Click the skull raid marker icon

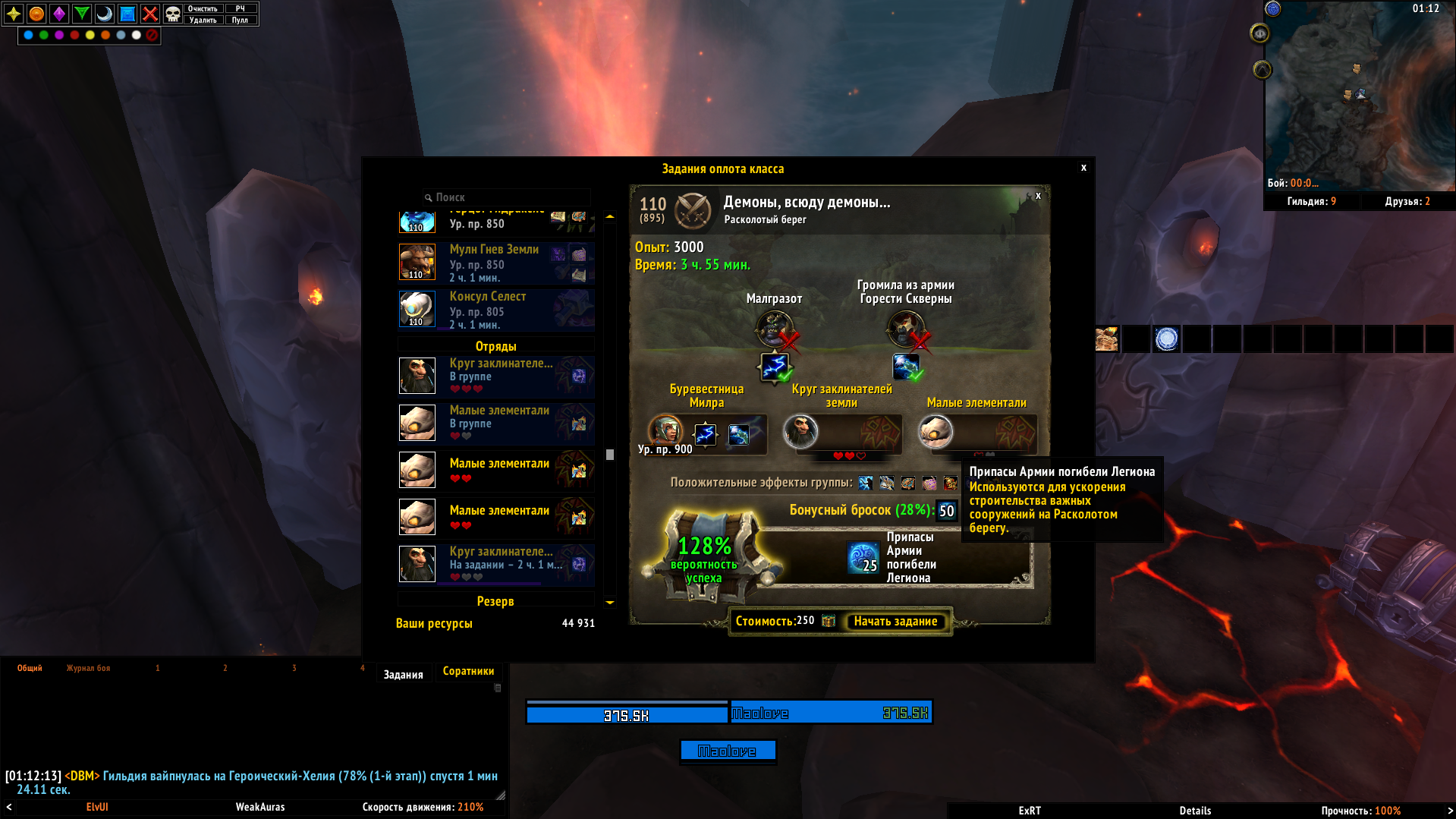pos(173,14)
